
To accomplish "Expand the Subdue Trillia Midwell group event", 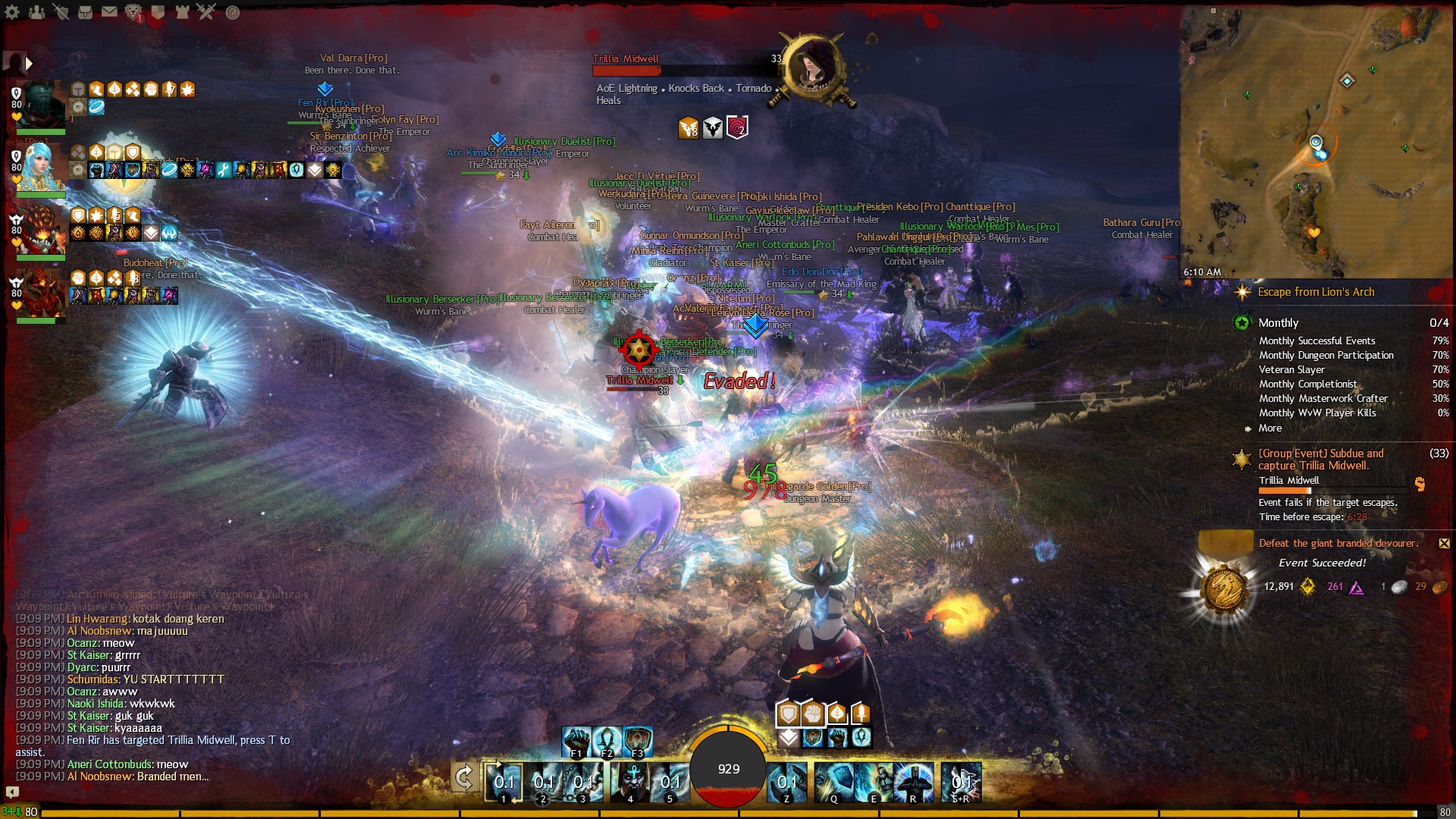I will click(1241, 458).
